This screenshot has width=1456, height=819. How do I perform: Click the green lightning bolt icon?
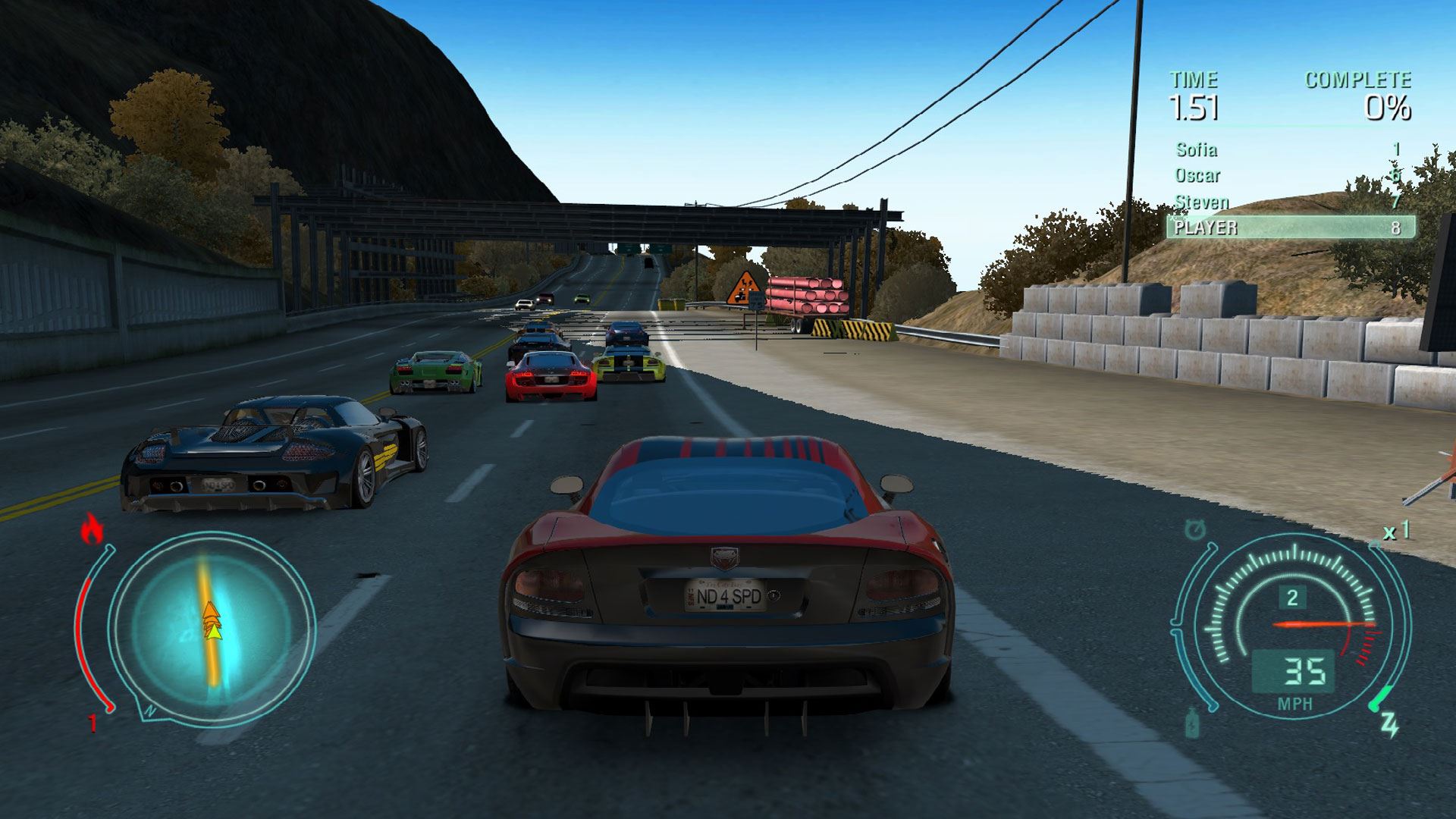point(1390,726)
